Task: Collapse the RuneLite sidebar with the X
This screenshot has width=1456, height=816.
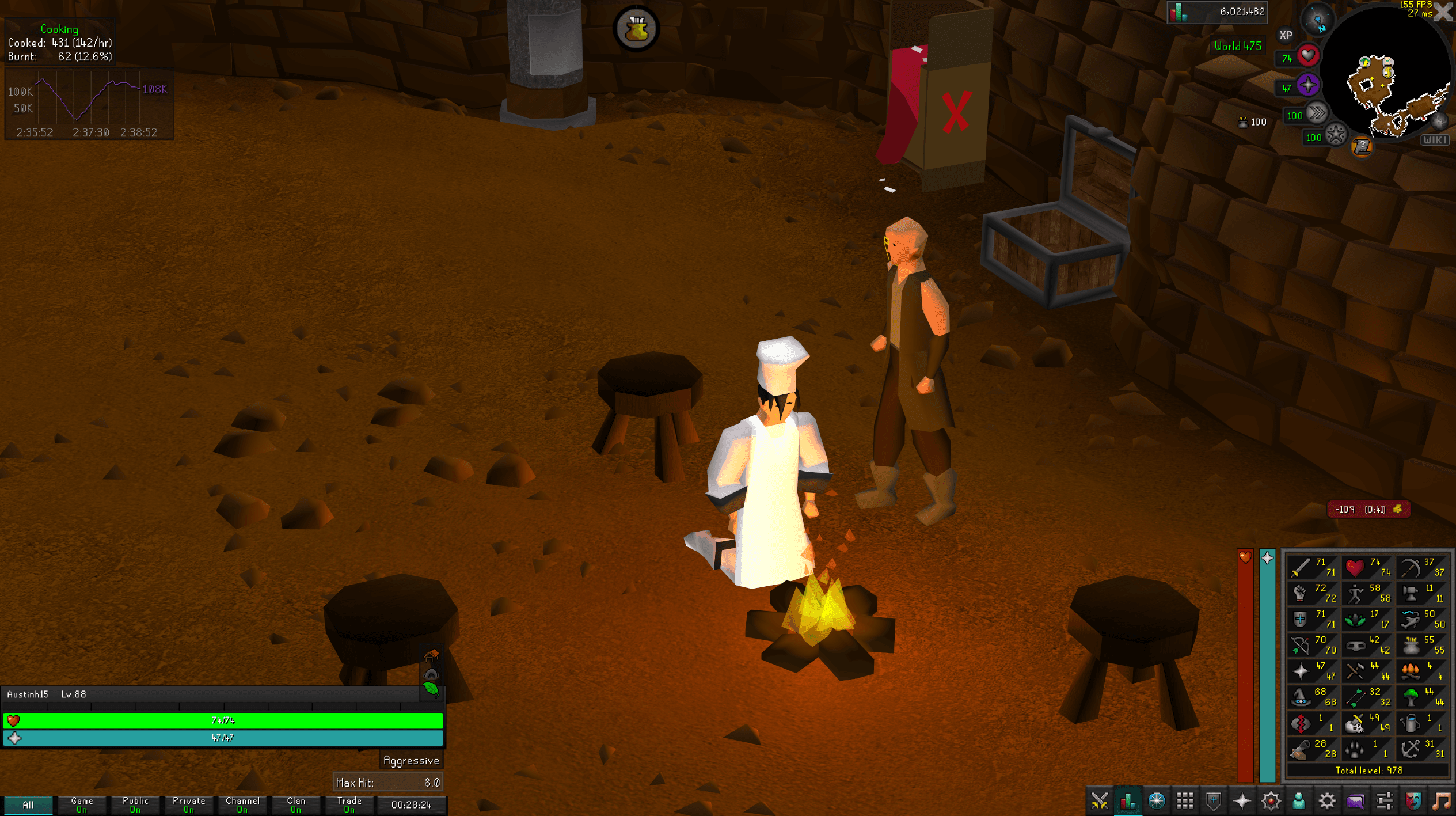Action: pyautogui.click(x=1443, y=13)
